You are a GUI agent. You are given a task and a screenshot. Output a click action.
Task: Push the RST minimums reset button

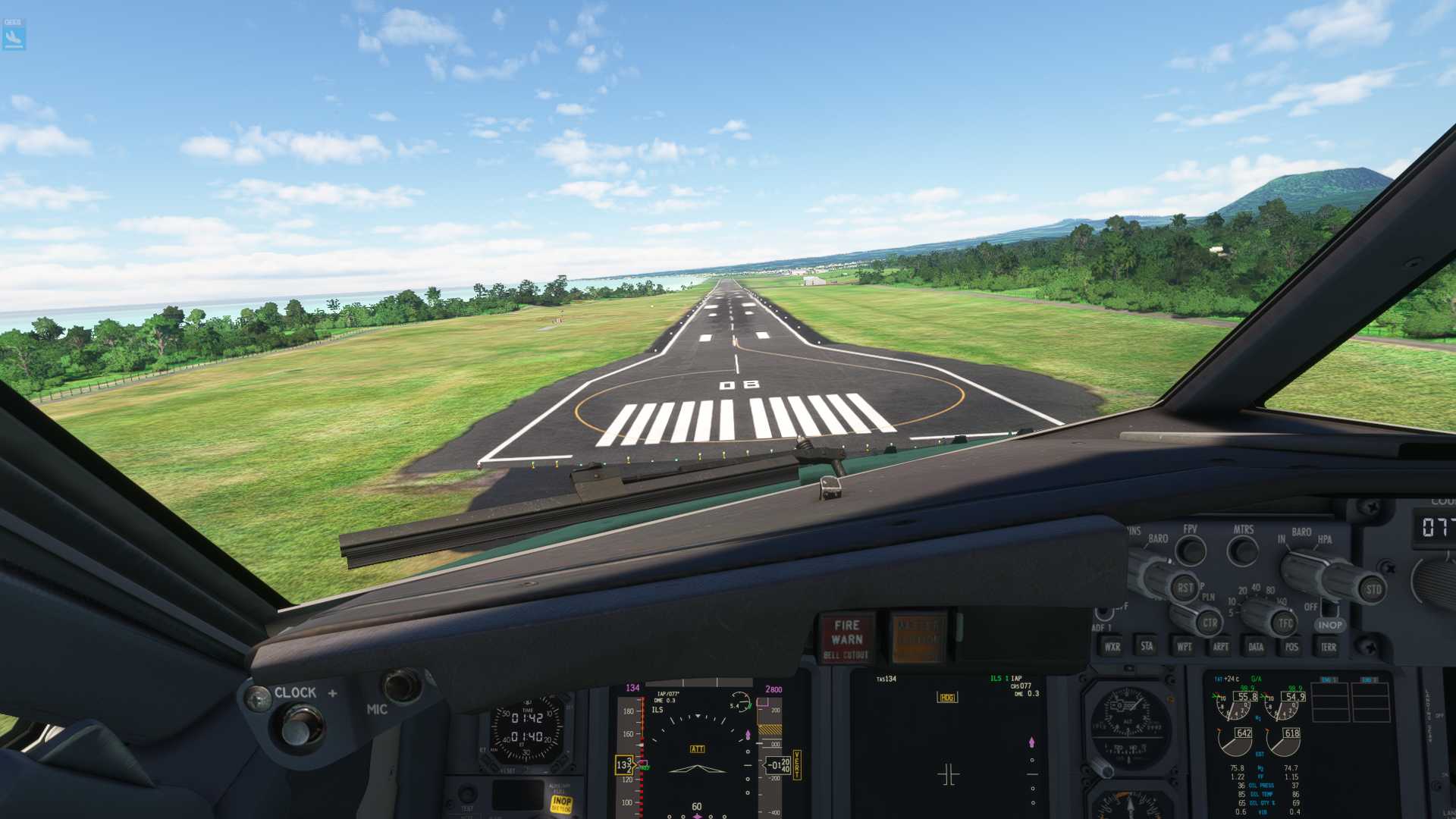tap(1185, 588)
